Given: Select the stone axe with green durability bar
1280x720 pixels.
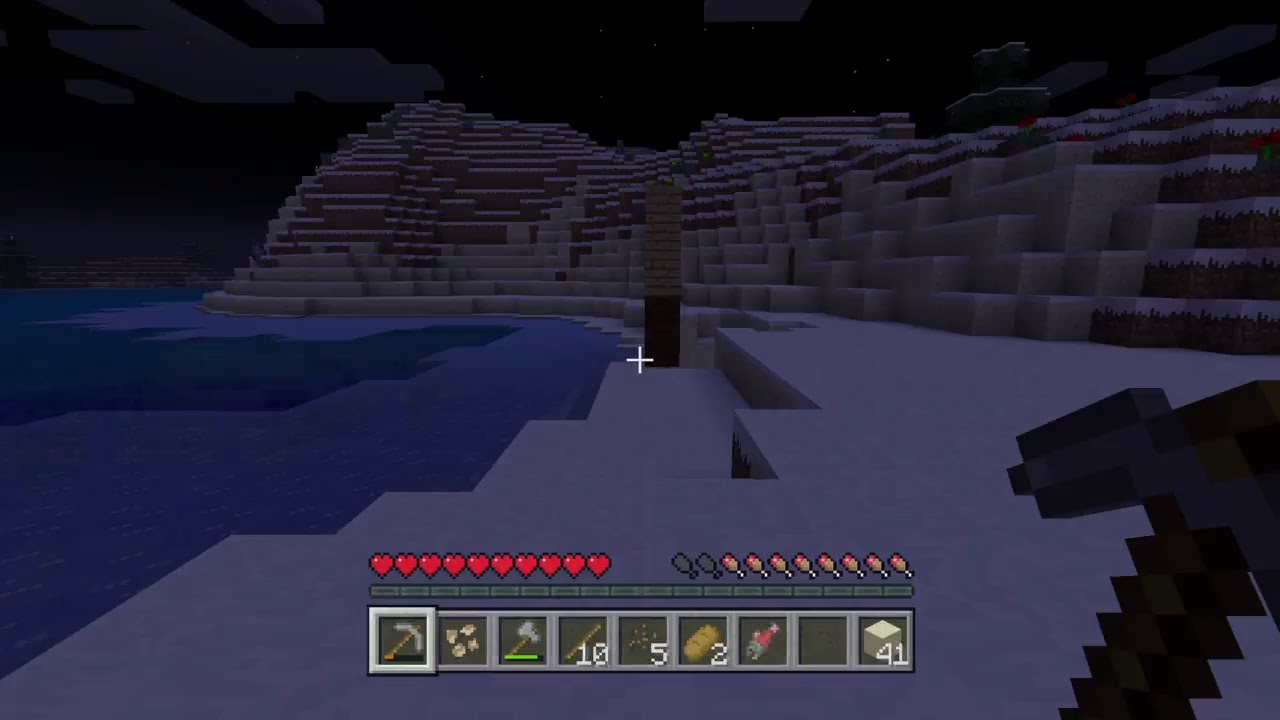Looking at the screenshot, I should 521,640.
